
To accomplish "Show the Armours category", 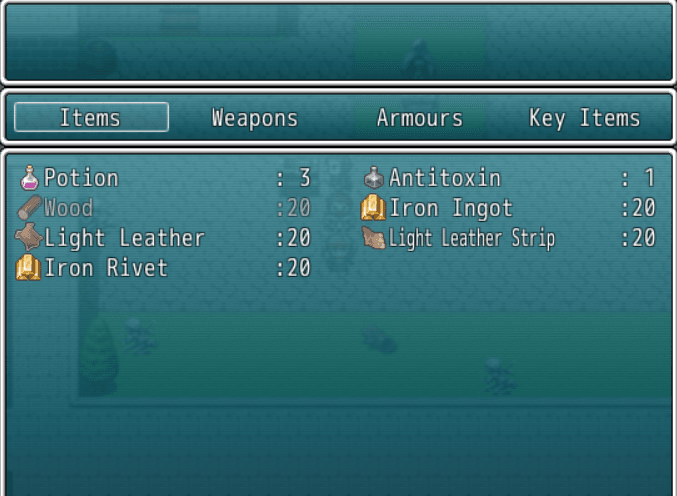I will [419, 118].
